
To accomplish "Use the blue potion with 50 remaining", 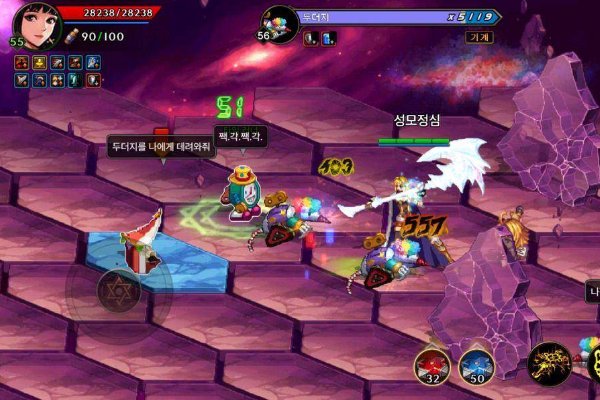I will coord(476,364).
